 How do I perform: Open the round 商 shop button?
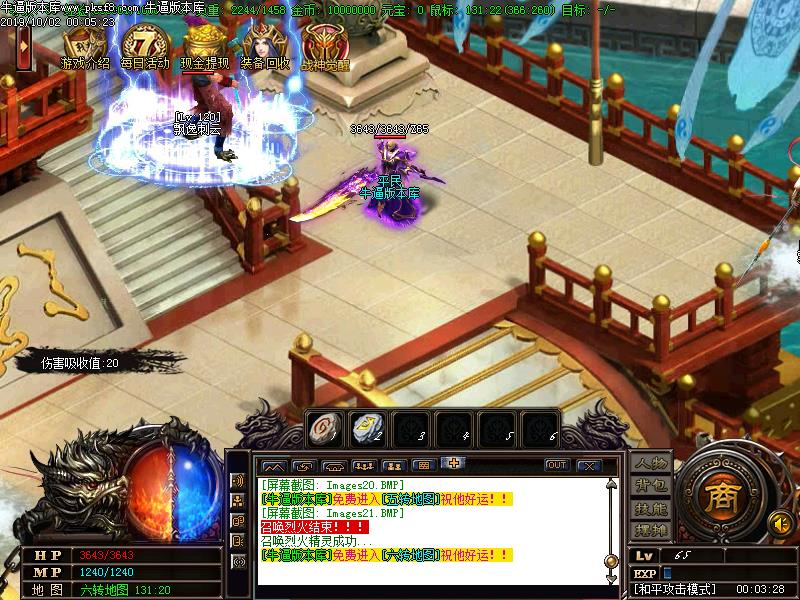click(x=718, y=497)
